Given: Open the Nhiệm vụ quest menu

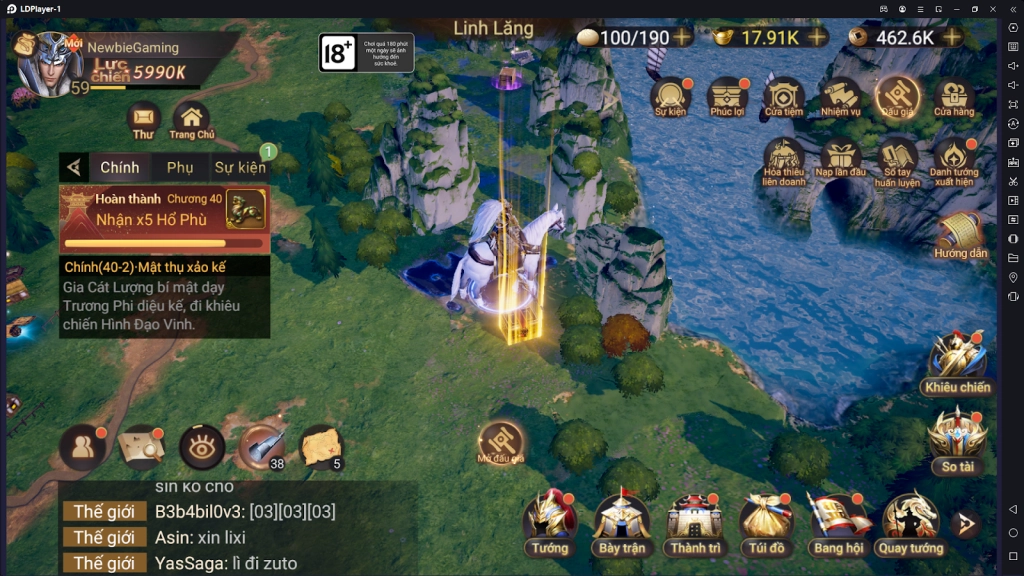Looking at the screenshot, I should [841, 99].
